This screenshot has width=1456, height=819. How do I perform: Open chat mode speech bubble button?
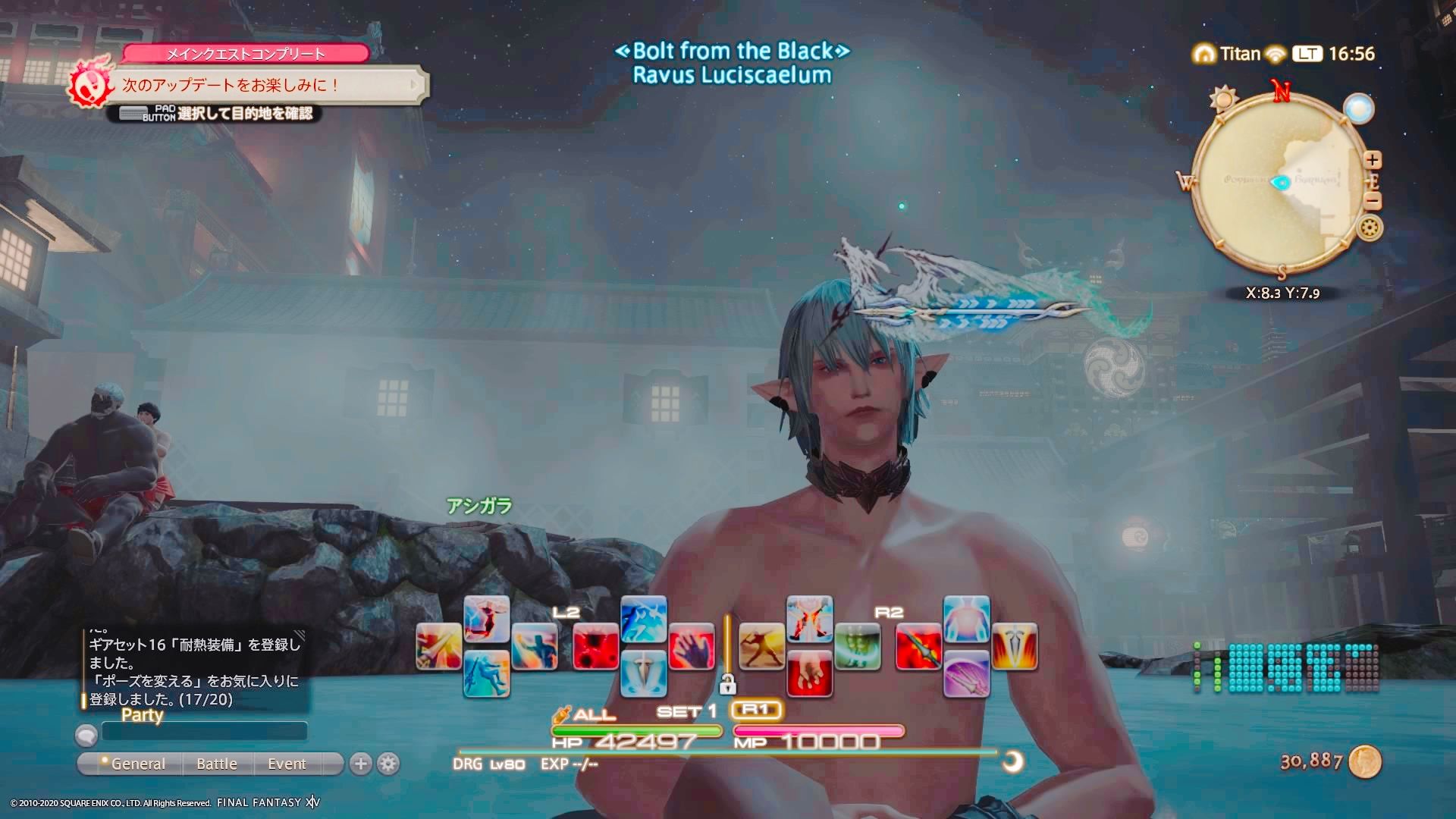pyautogui.click(x=86, y=734)
